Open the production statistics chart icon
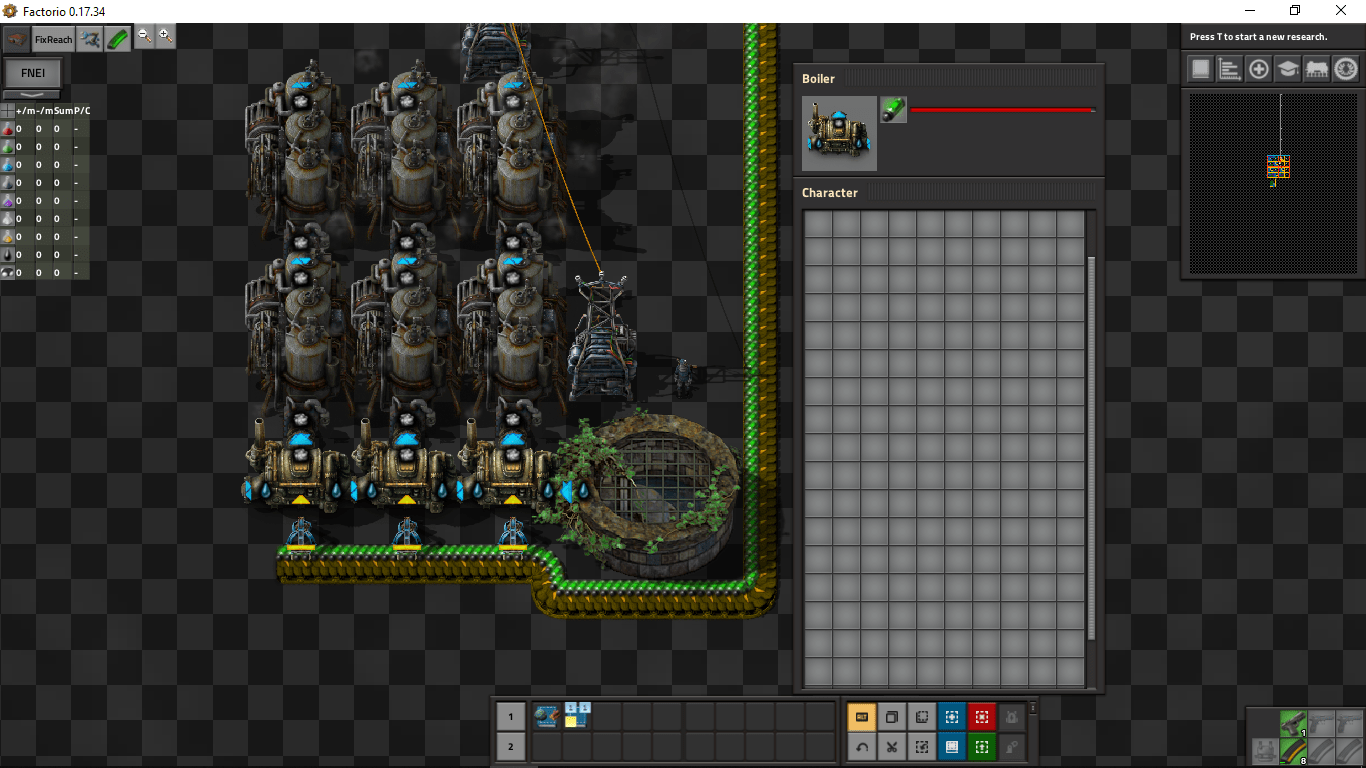This screenshot has width=1366, height=768. (1229, 68)
